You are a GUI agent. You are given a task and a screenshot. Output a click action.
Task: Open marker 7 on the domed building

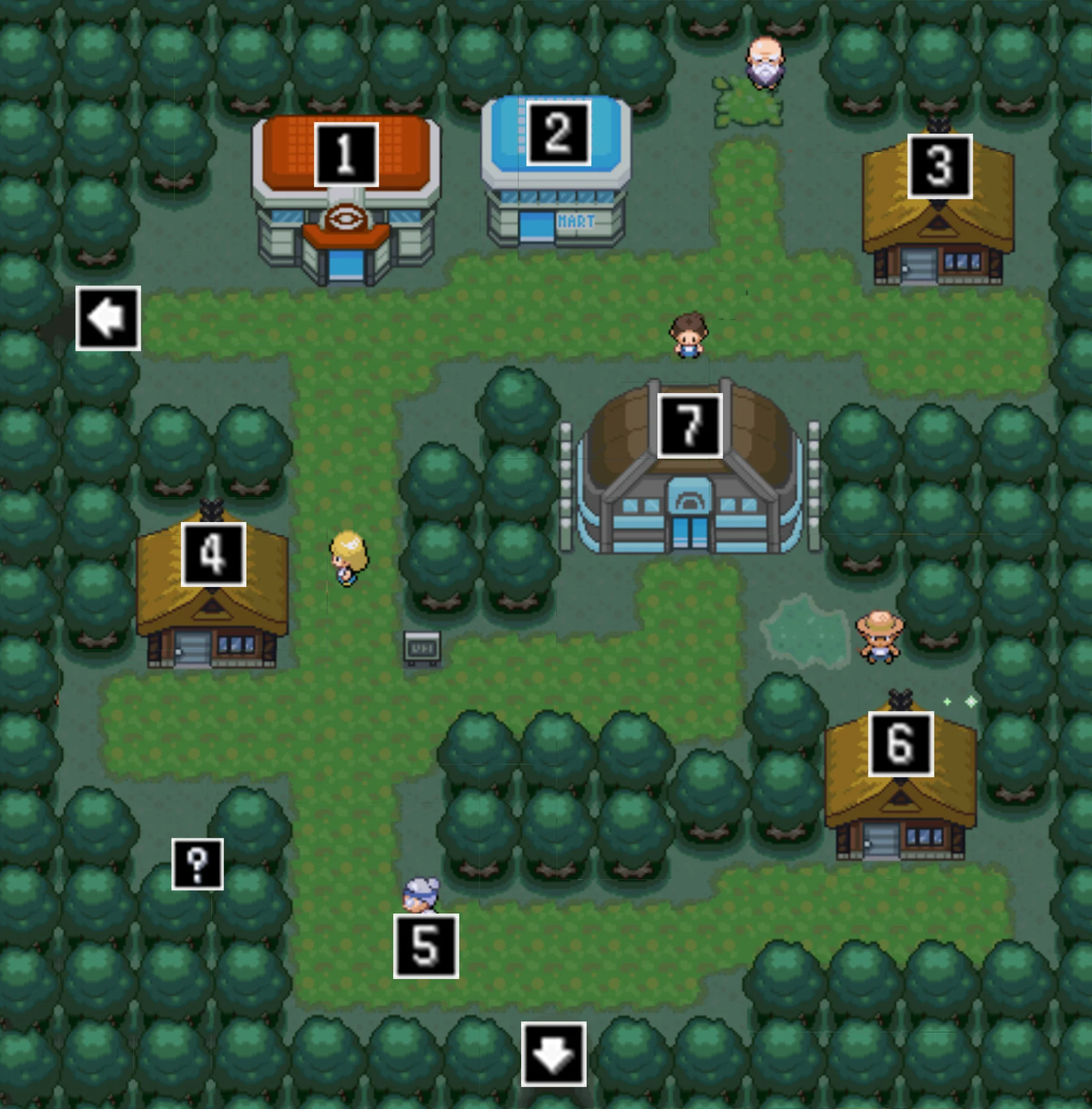click(690, 426)
